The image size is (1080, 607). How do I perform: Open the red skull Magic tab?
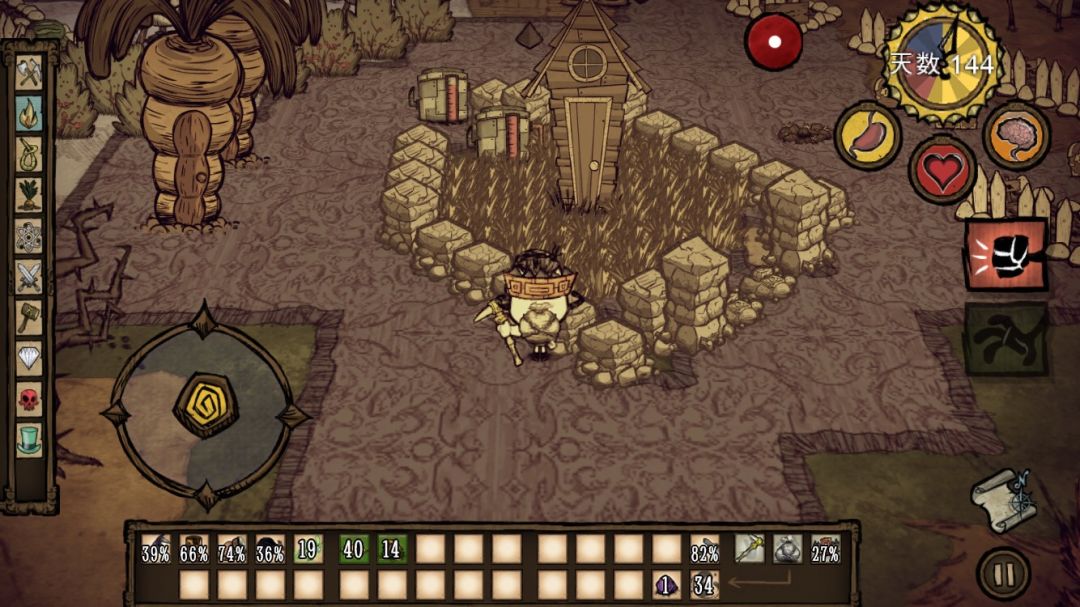pos(29,398)
